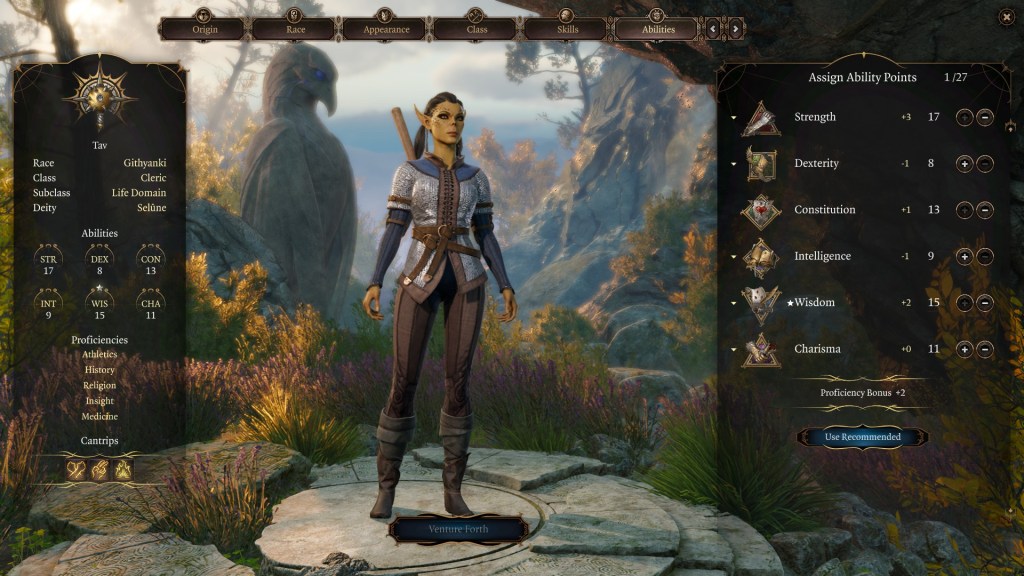Raise Intelligence with the plus button
The image size is (1024, 576).
pos(964,257)
